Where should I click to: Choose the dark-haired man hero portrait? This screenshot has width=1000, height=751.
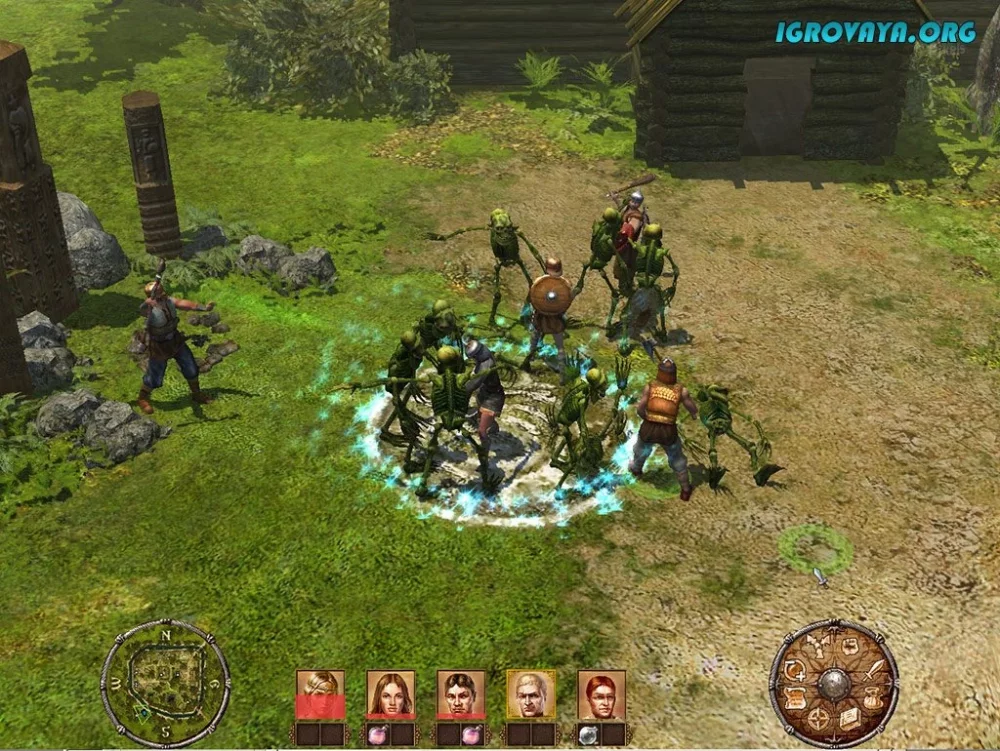pyautogui.click(x=461, y=693)
